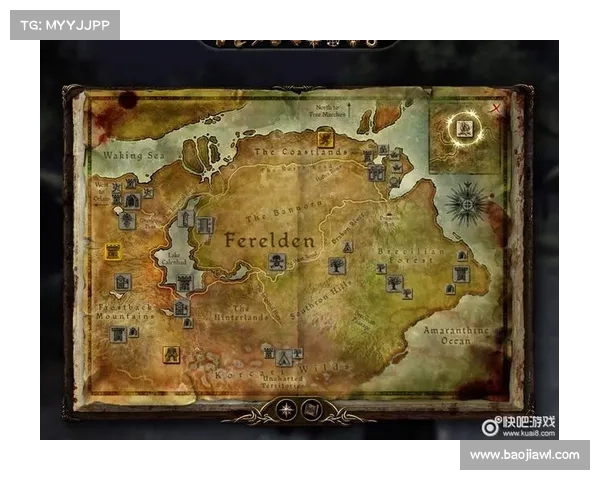Viewport: 600px width, 480px height.
Task: Choose the large tree marker in Brecilian Forest
Action: pyautogui.click(x=395, y=283)
